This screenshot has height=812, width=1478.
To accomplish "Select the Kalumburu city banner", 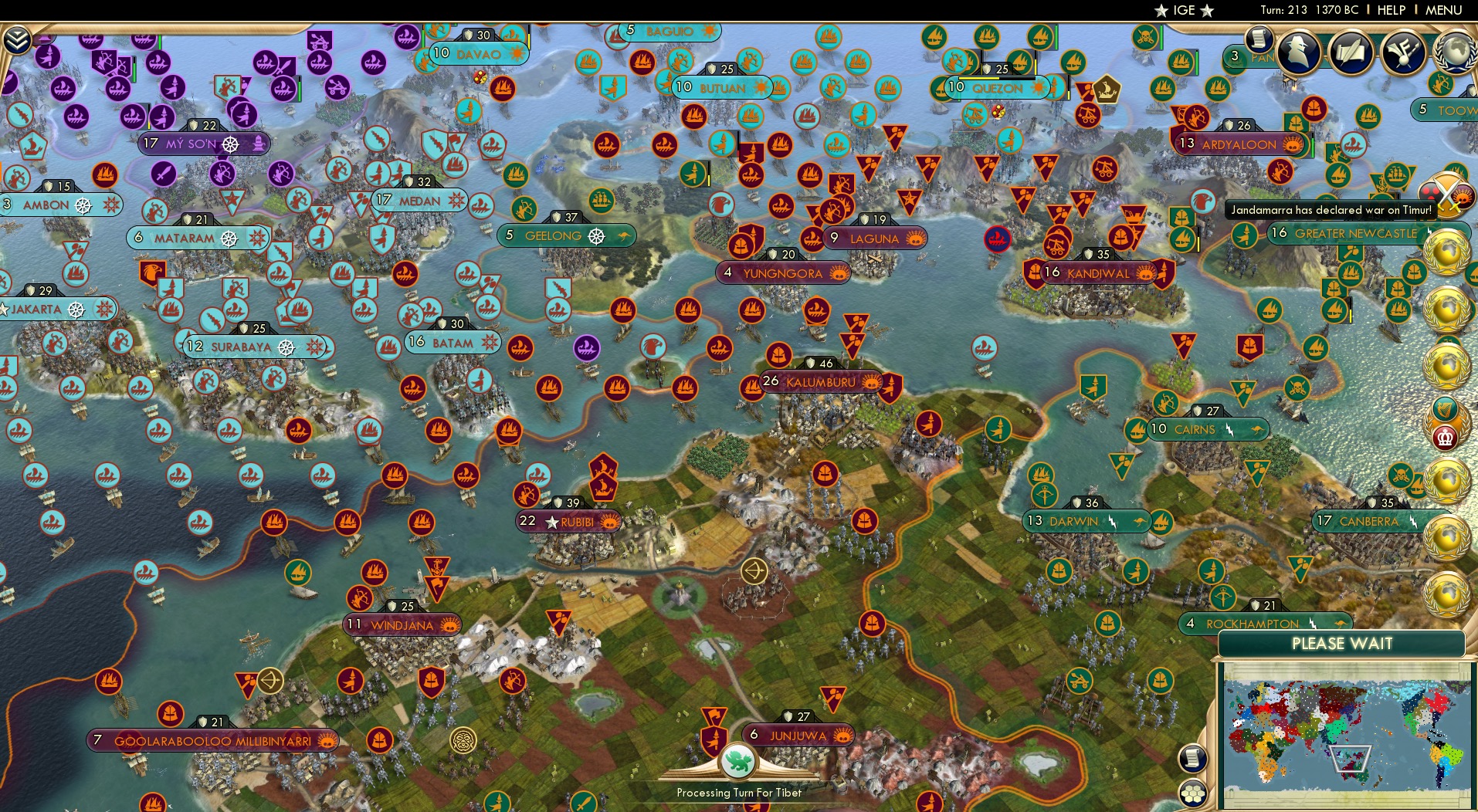I will pyautogui.click(x=820, y=380).
